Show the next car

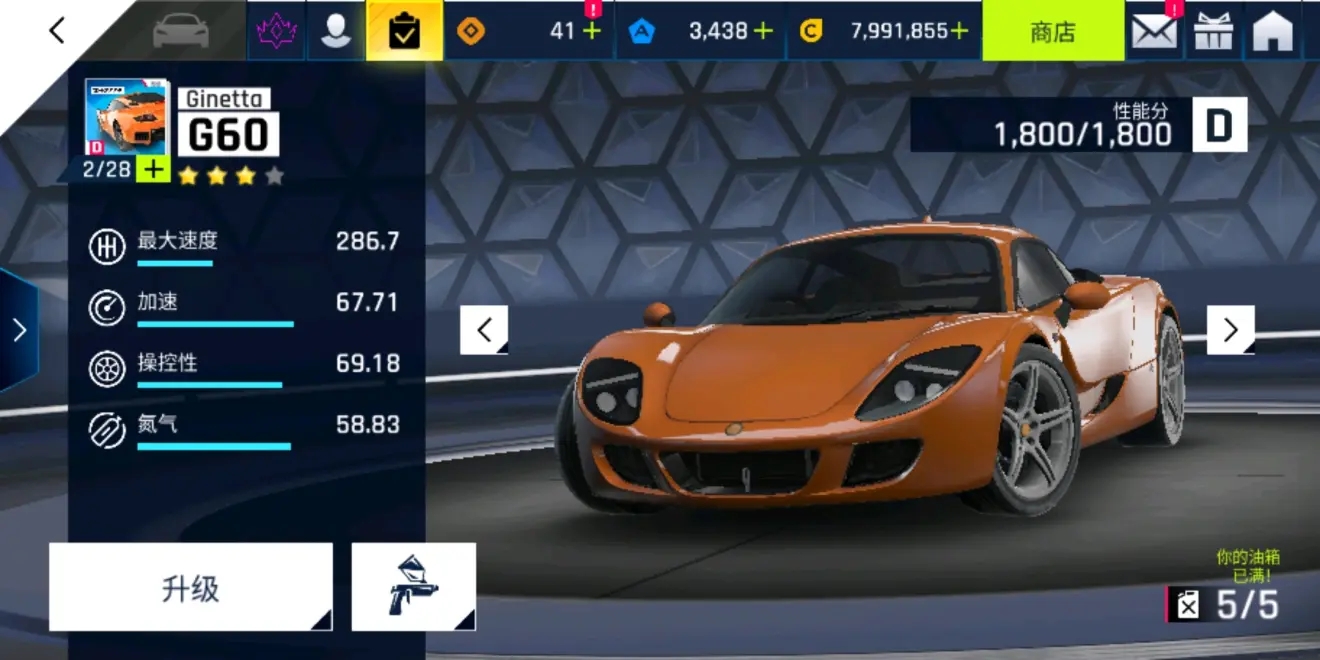pos(1230,330)
